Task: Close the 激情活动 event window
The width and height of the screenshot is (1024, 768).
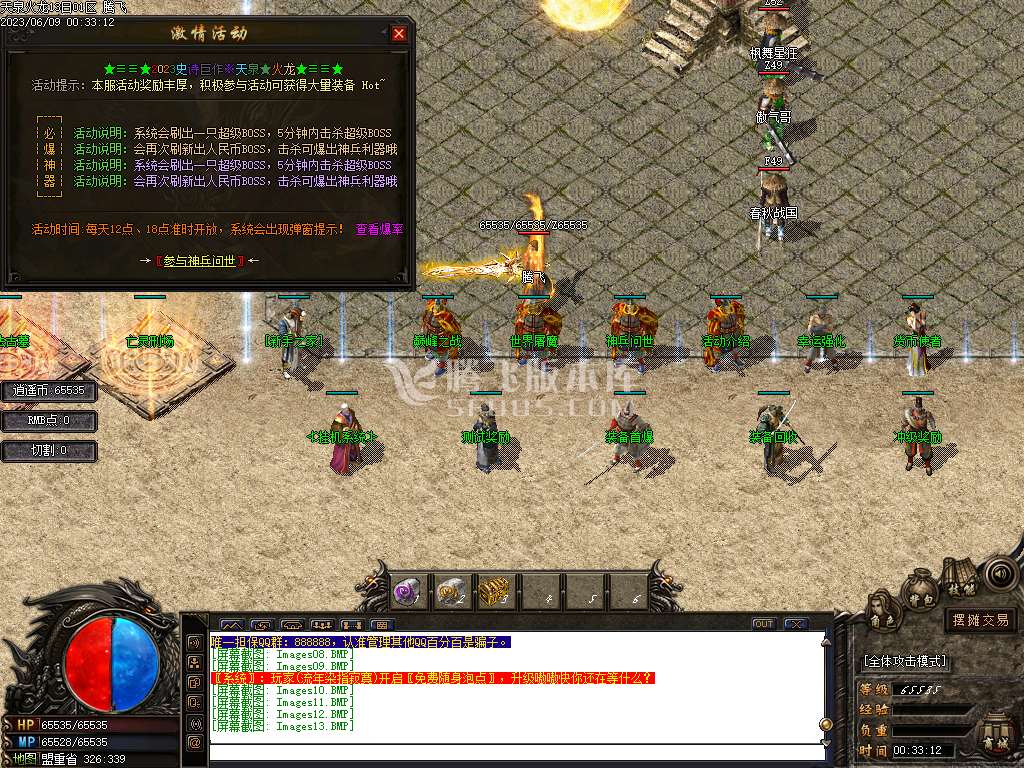Action: point(399,34)
